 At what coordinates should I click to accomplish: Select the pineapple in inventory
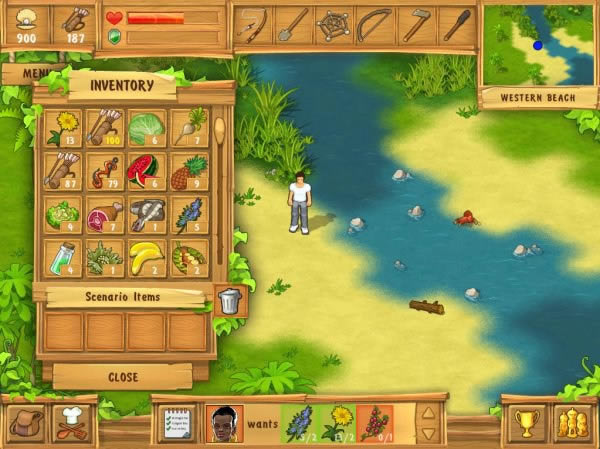point(189,170)
